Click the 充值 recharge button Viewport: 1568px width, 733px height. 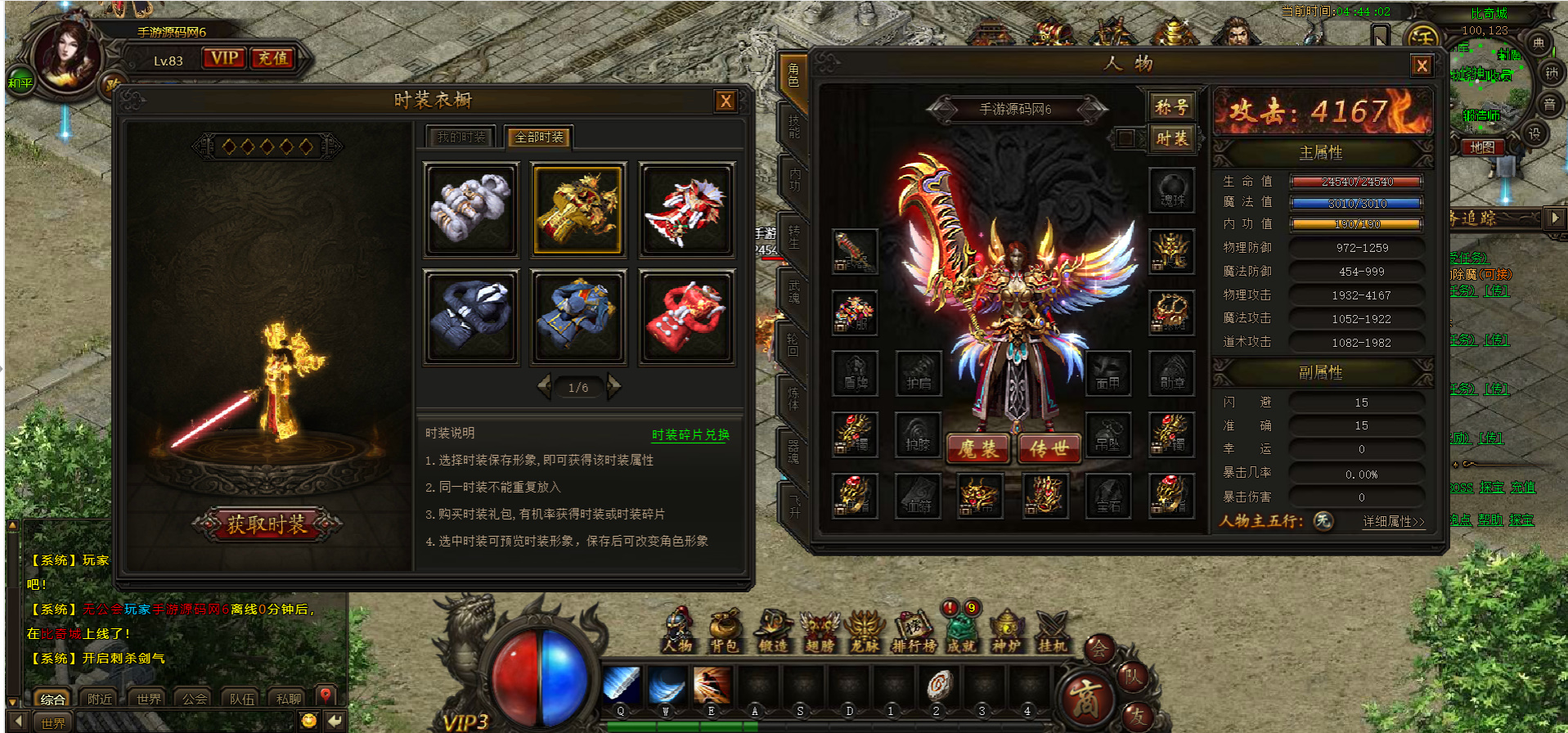(x=272, y=58)
